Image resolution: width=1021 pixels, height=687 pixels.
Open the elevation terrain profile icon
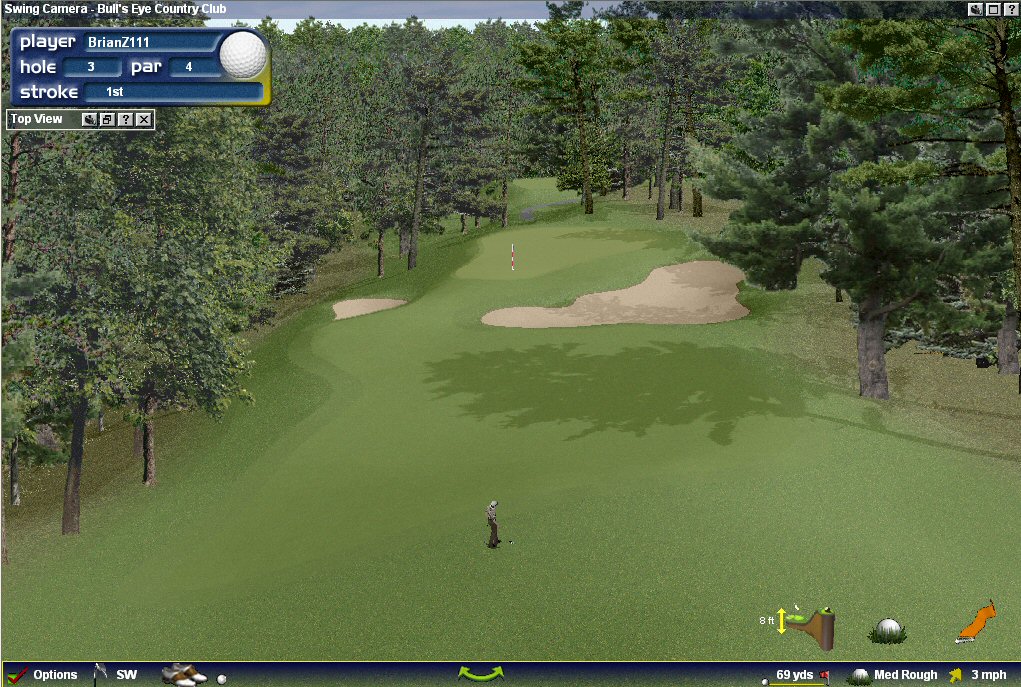812,624
